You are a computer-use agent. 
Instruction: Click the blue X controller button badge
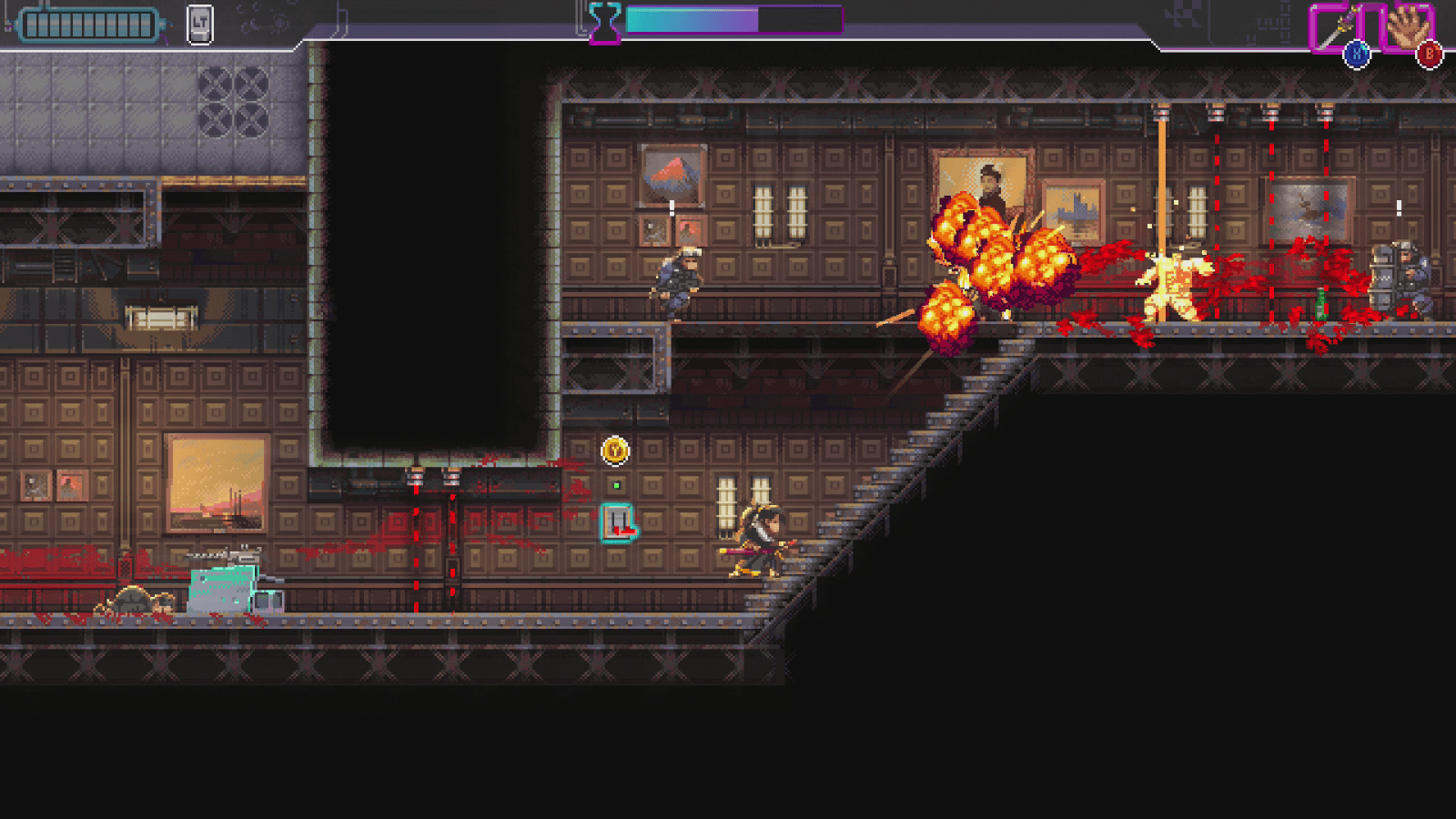point(1355,52)
